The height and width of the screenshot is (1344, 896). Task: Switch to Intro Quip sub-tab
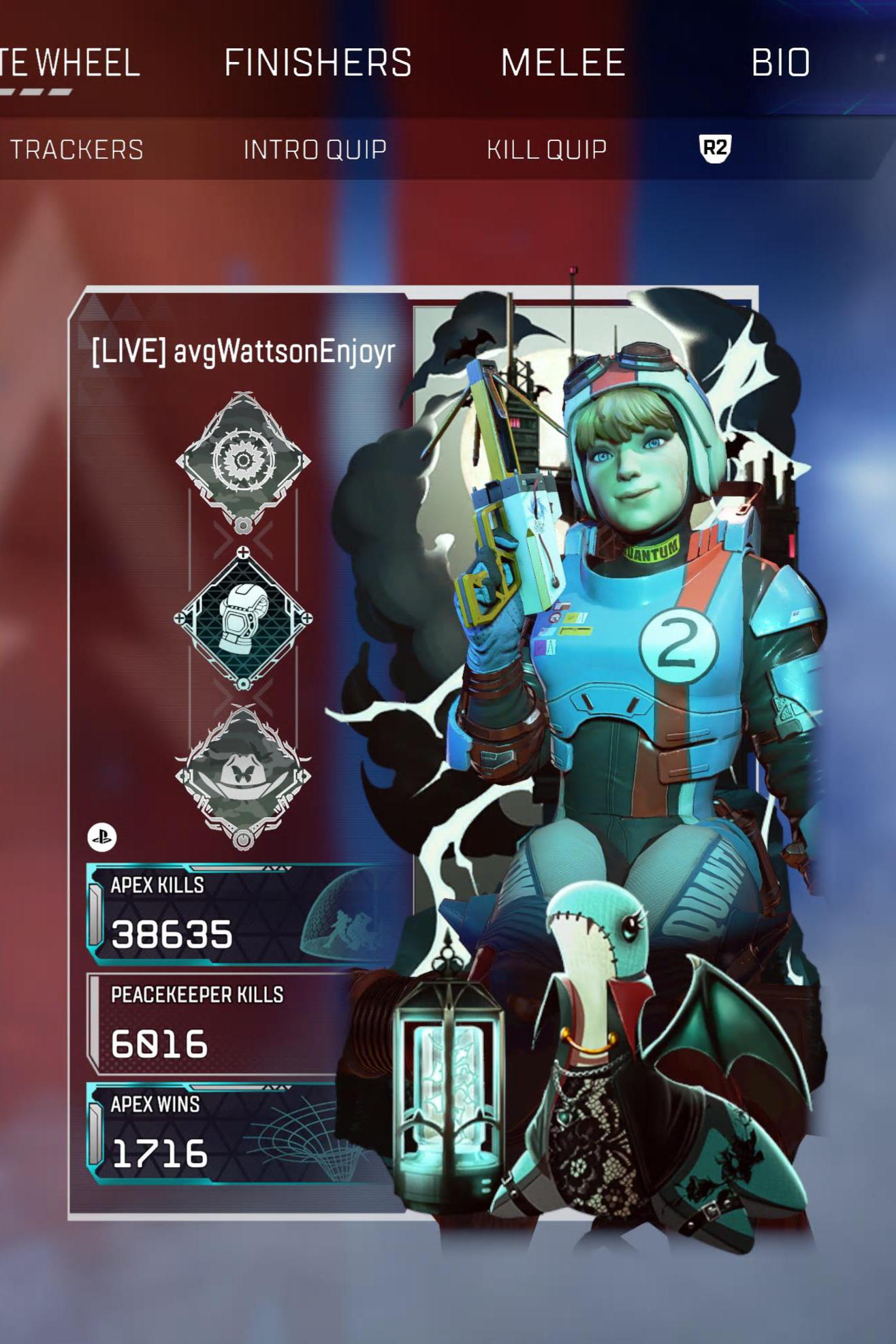[x=315, y=150]
